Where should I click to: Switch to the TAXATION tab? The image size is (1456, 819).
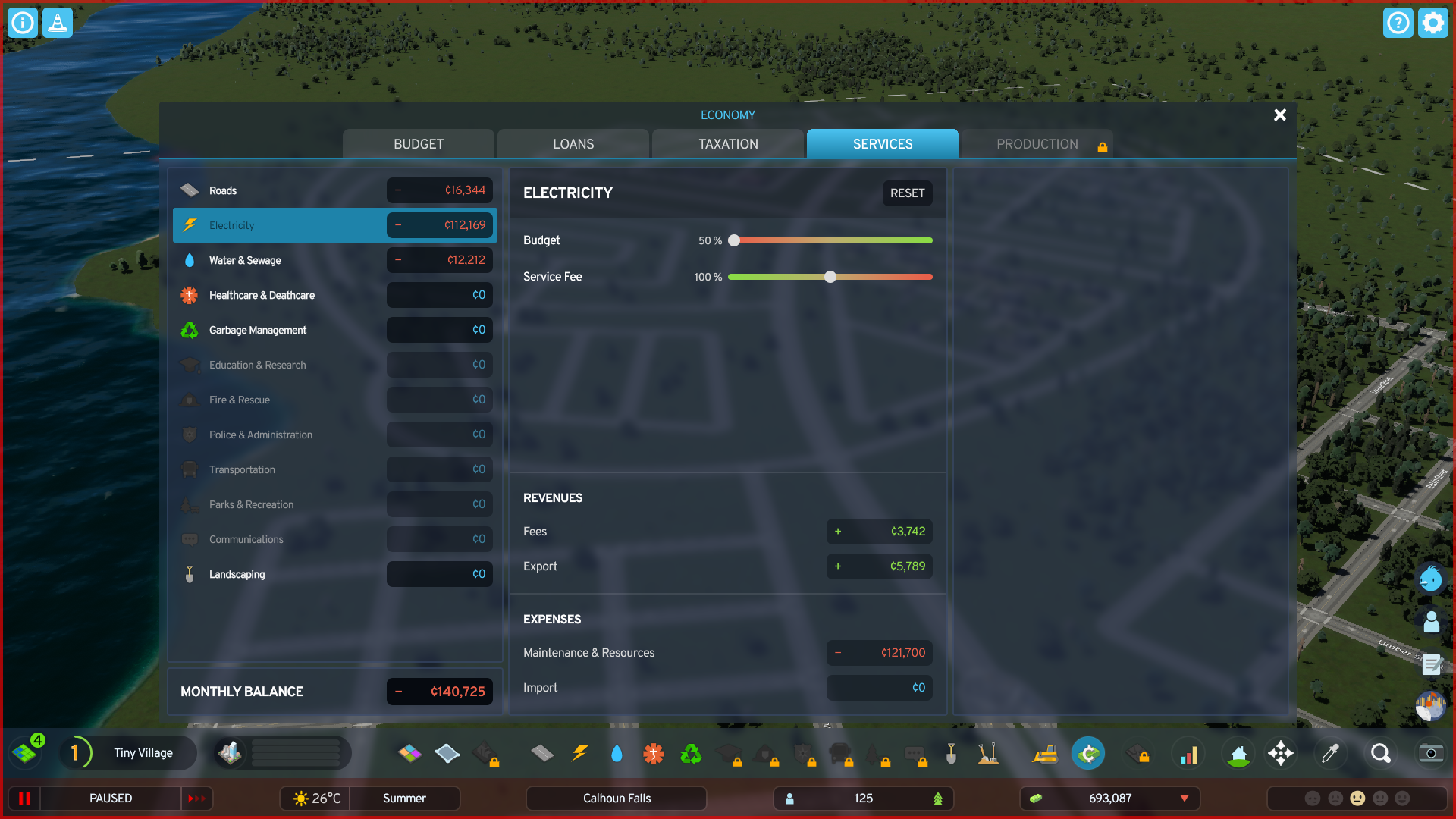(x=727, y=143)
